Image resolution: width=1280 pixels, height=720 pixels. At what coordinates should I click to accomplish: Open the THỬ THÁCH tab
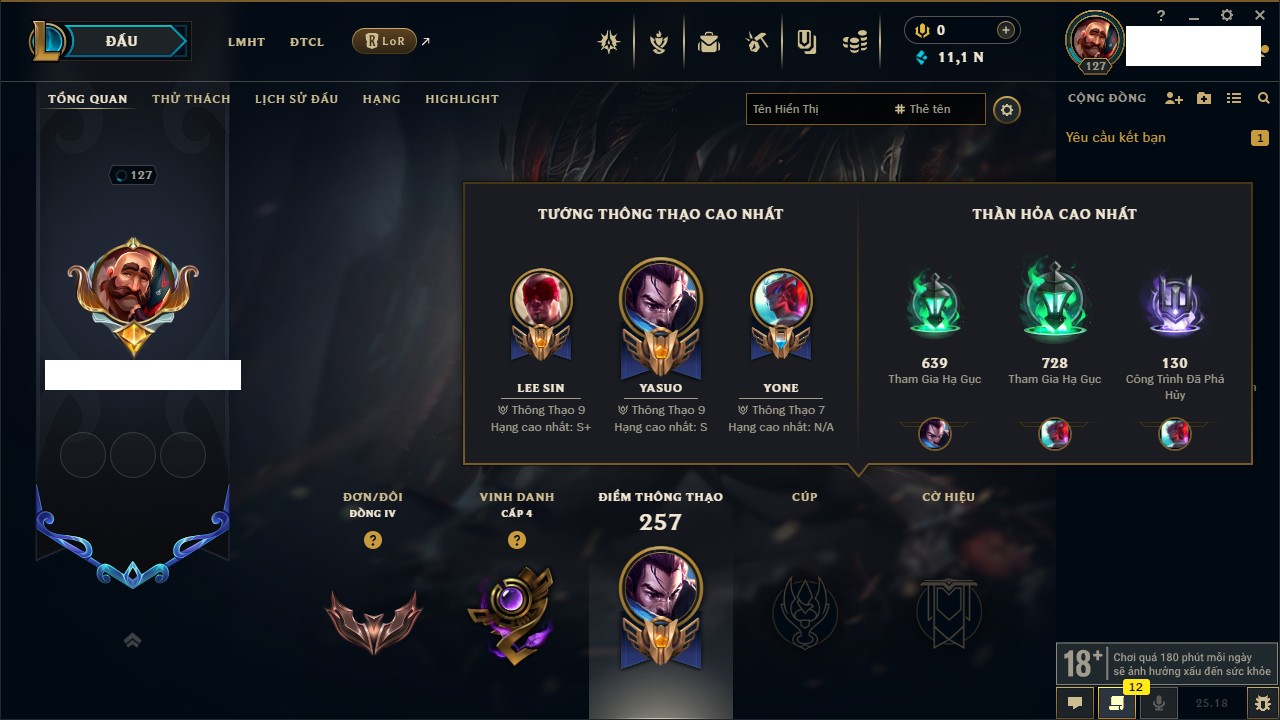[x=191, y=99]
